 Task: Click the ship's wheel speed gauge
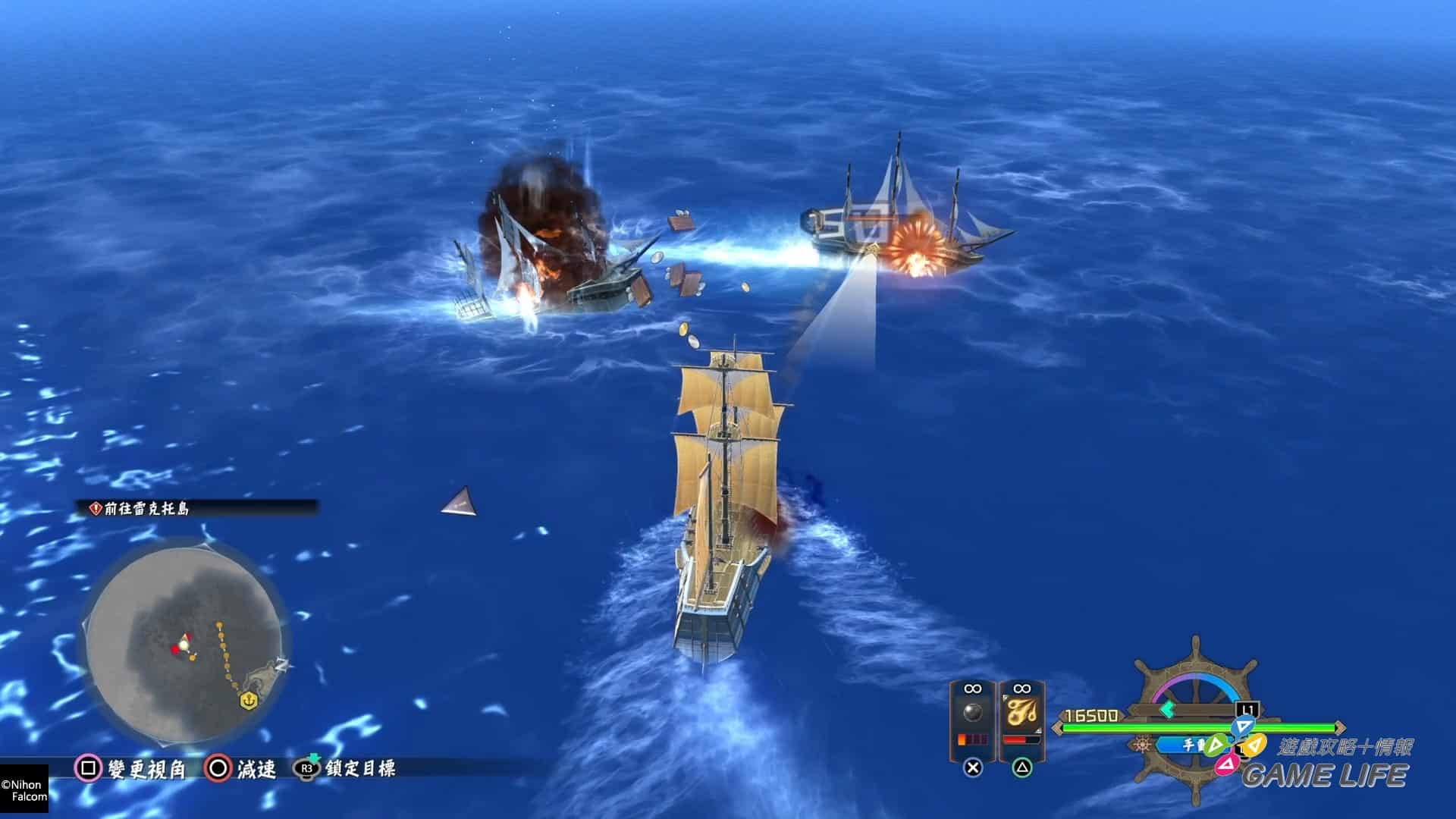[x=1195, y=709]
